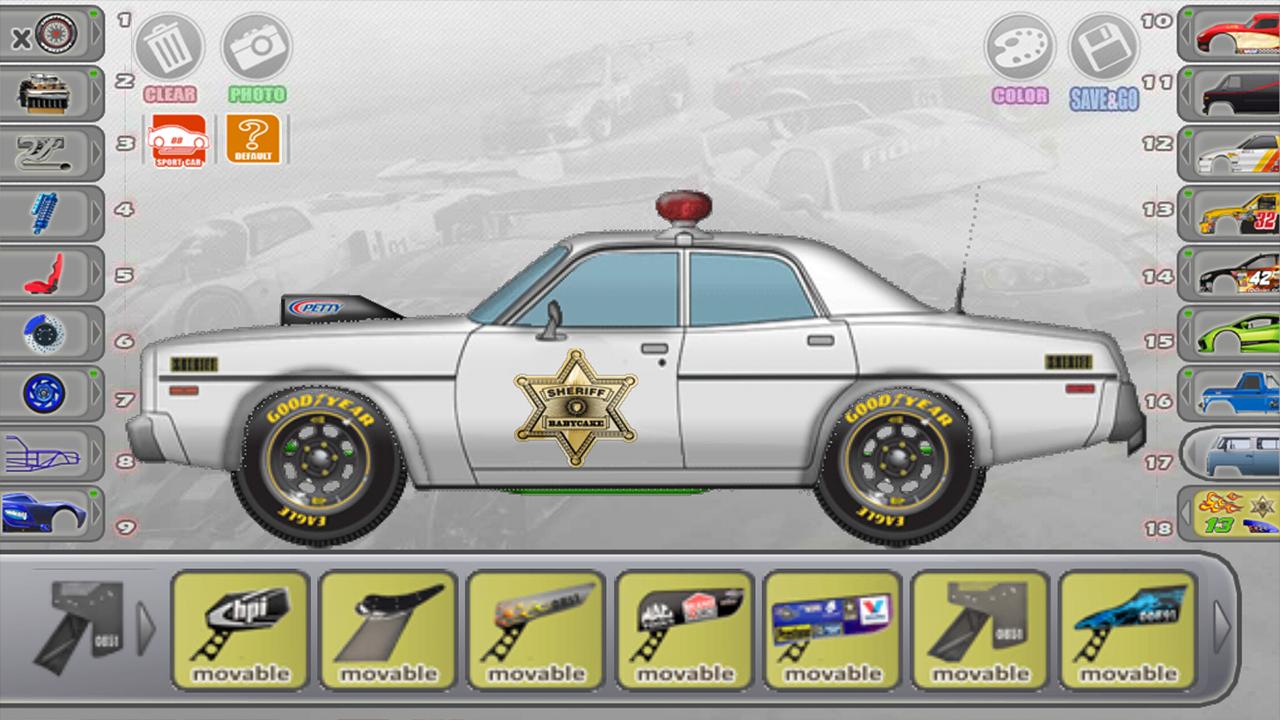Screen dimensions: 1280x720
Task: Expand the car body category list
Action: (97, 513)
